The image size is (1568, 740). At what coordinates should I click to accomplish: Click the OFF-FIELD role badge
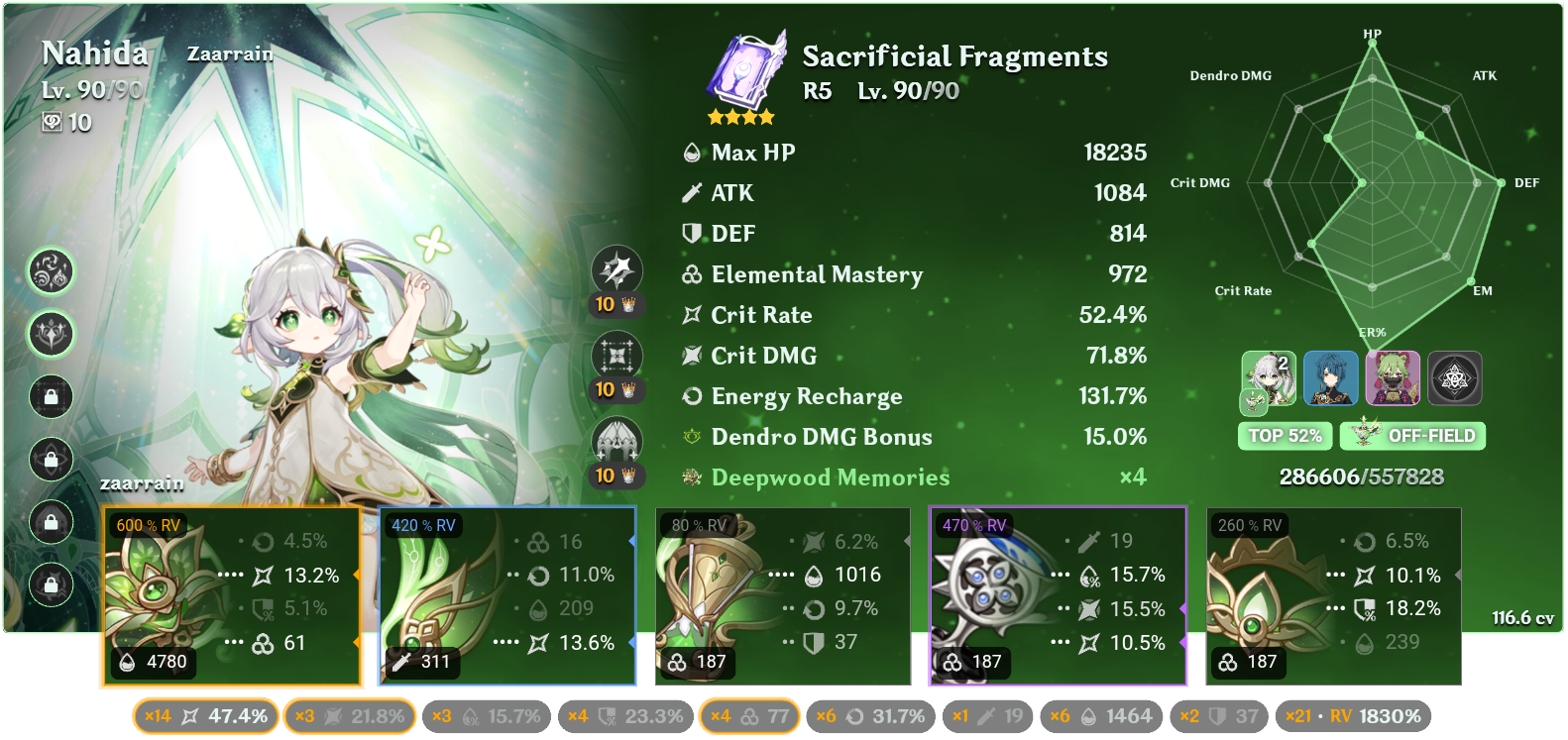tap(1411, 435)
